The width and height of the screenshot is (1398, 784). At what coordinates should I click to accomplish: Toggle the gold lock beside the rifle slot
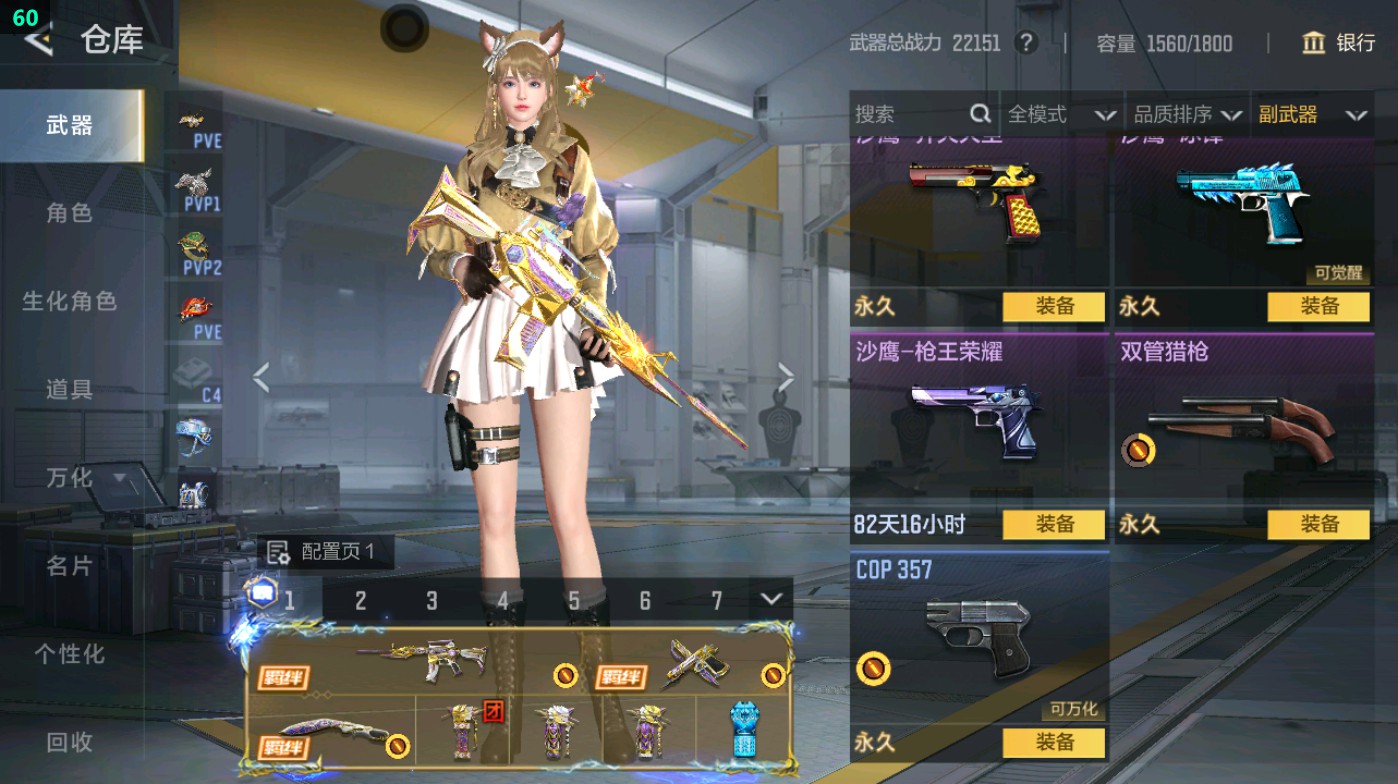click(565, 676)
